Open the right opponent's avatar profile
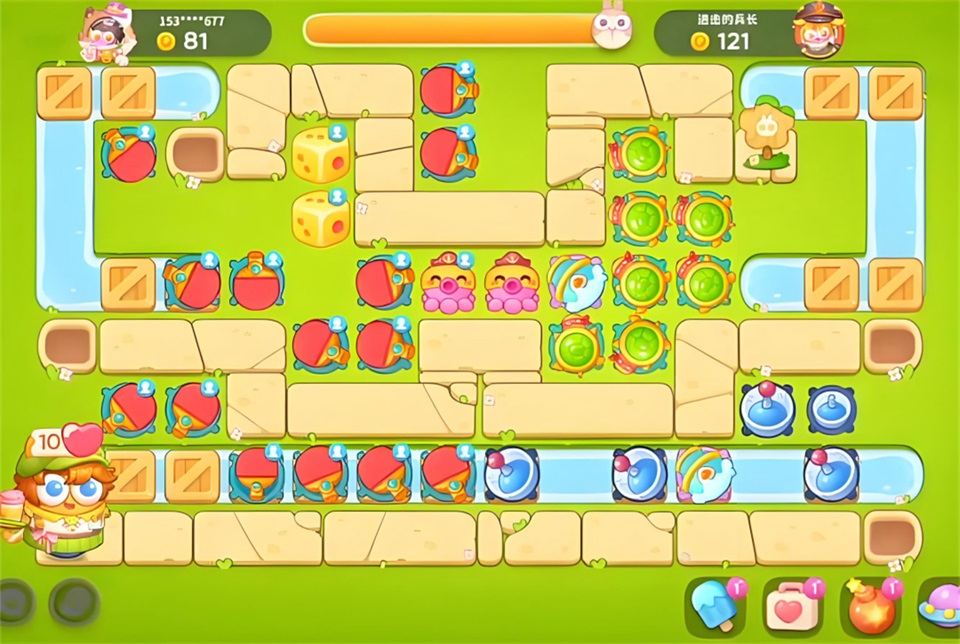960x644 pixels. point(818,30)
